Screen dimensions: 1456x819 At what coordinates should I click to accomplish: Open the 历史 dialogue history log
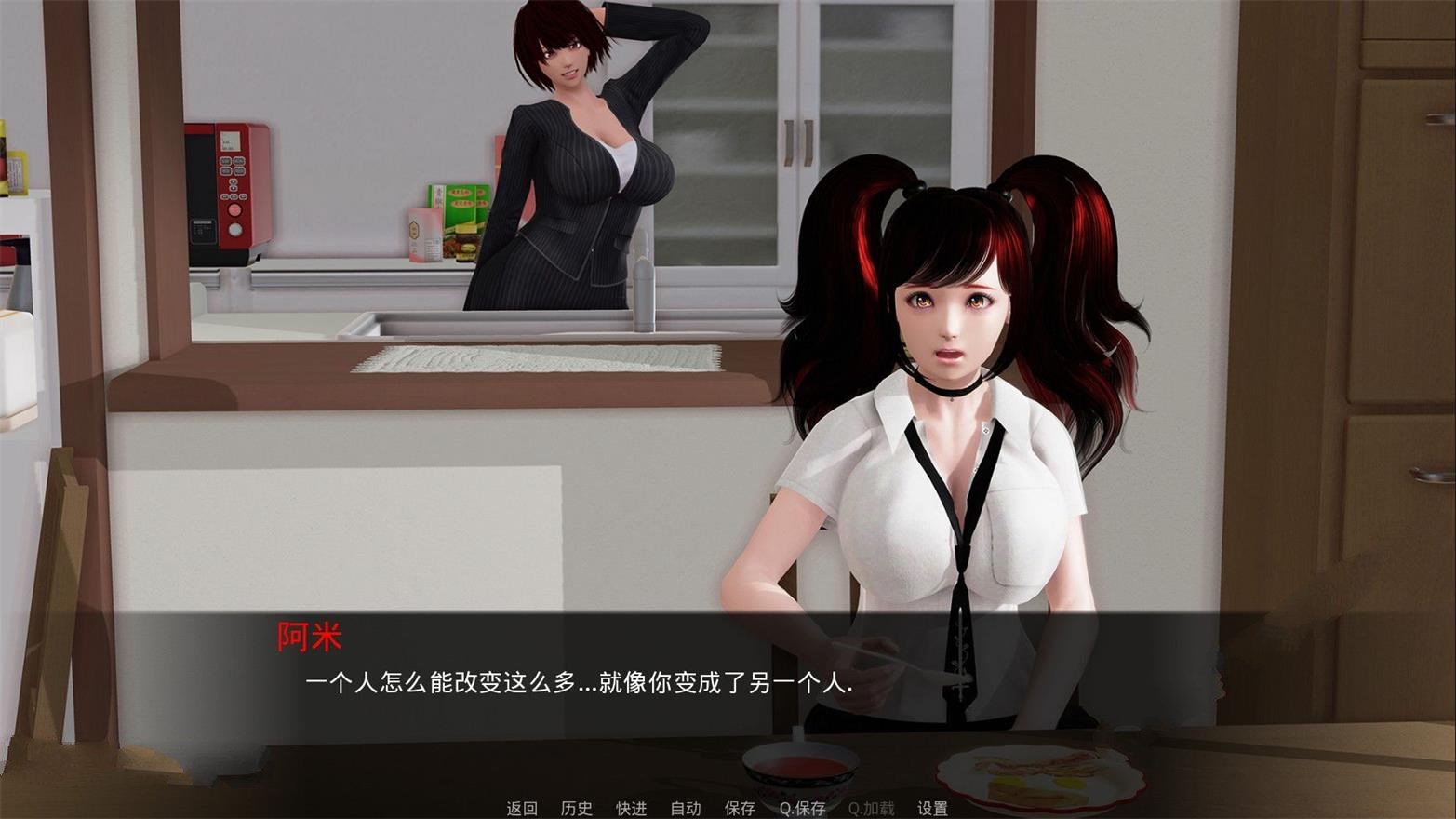click(x=575, y=809)
